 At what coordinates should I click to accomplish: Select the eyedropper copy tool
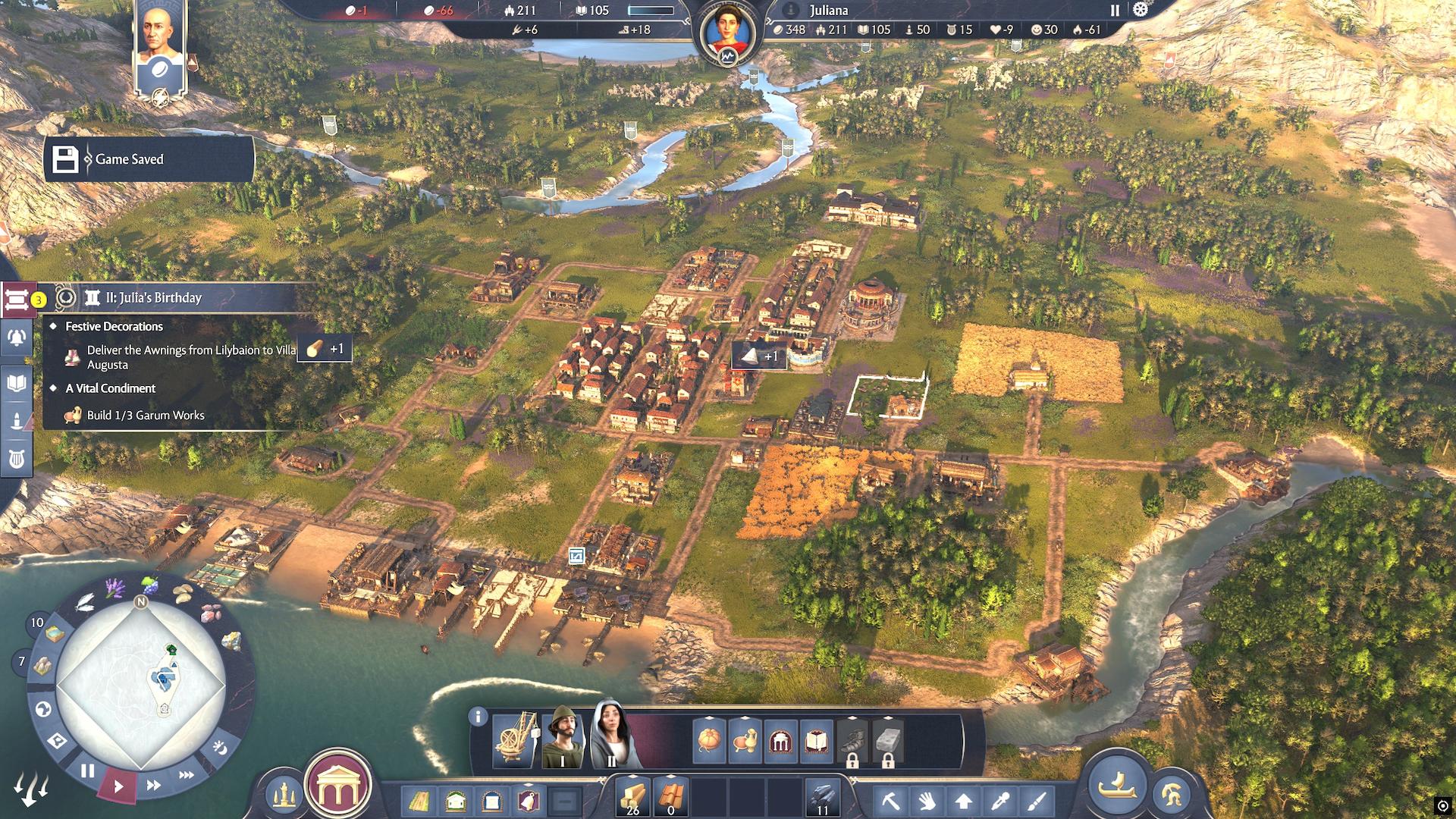pos(1001,801)
